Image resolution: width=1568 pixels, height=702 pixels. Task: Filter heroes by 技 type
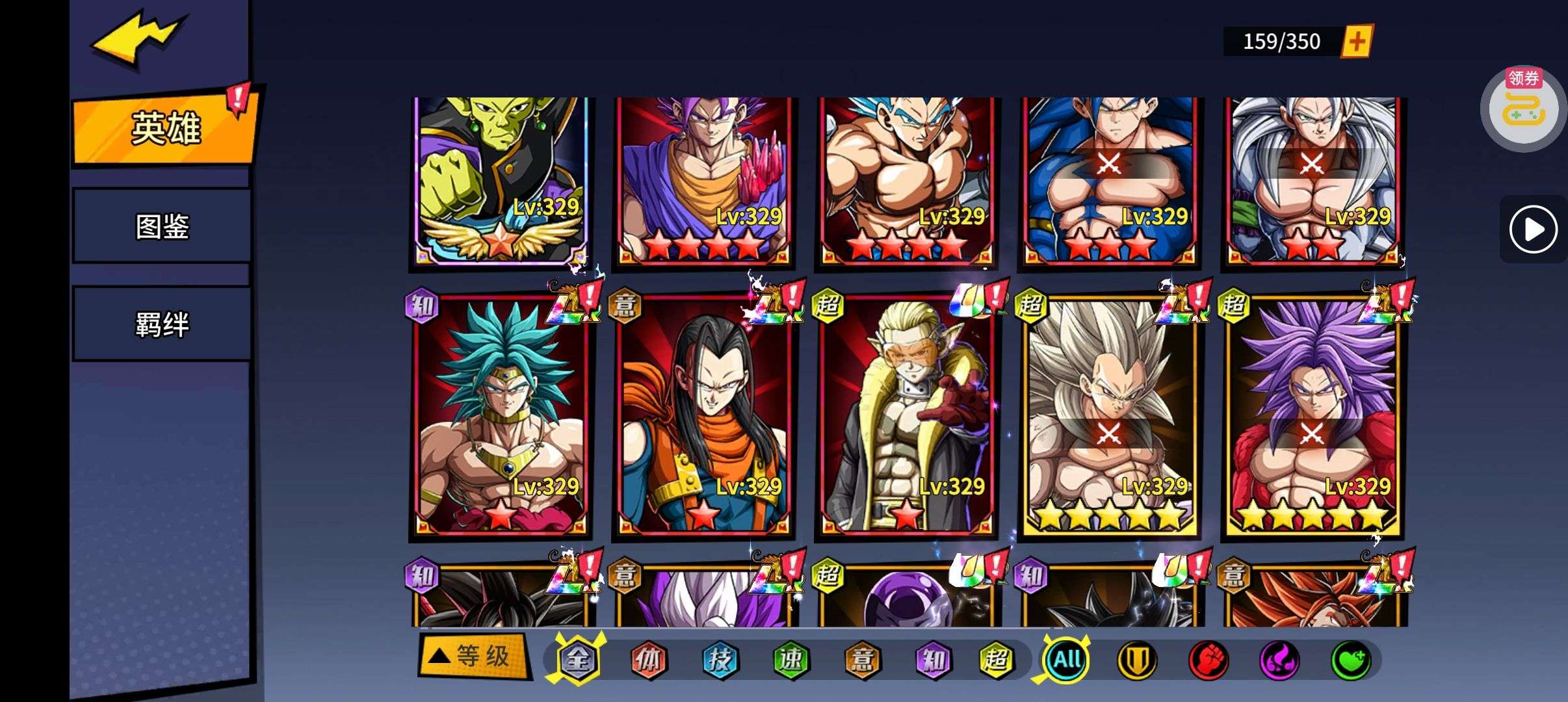720,660
